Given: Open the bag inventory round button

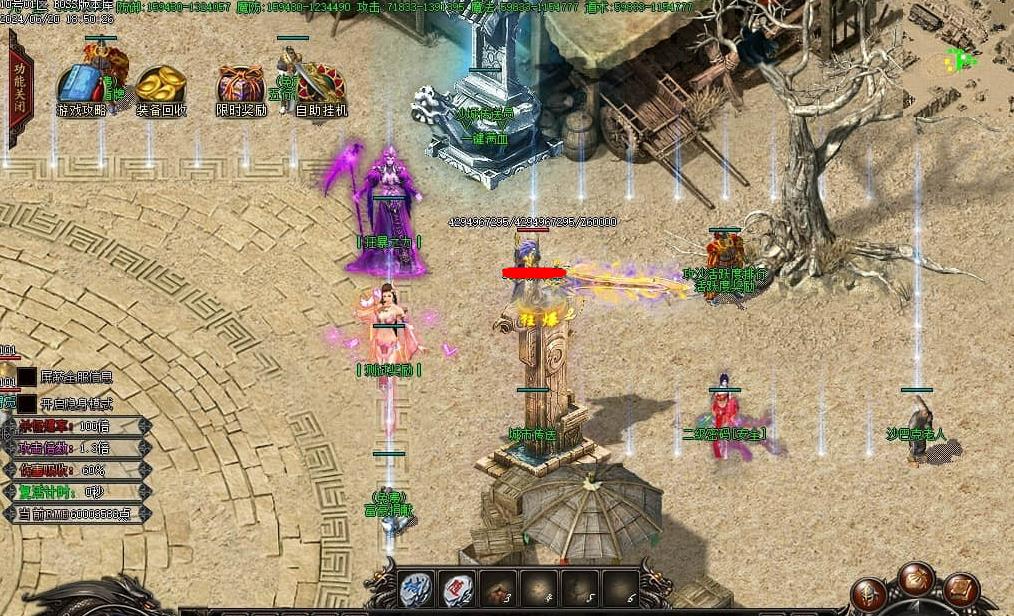Looking at the screenshot, I should [916, 579].
